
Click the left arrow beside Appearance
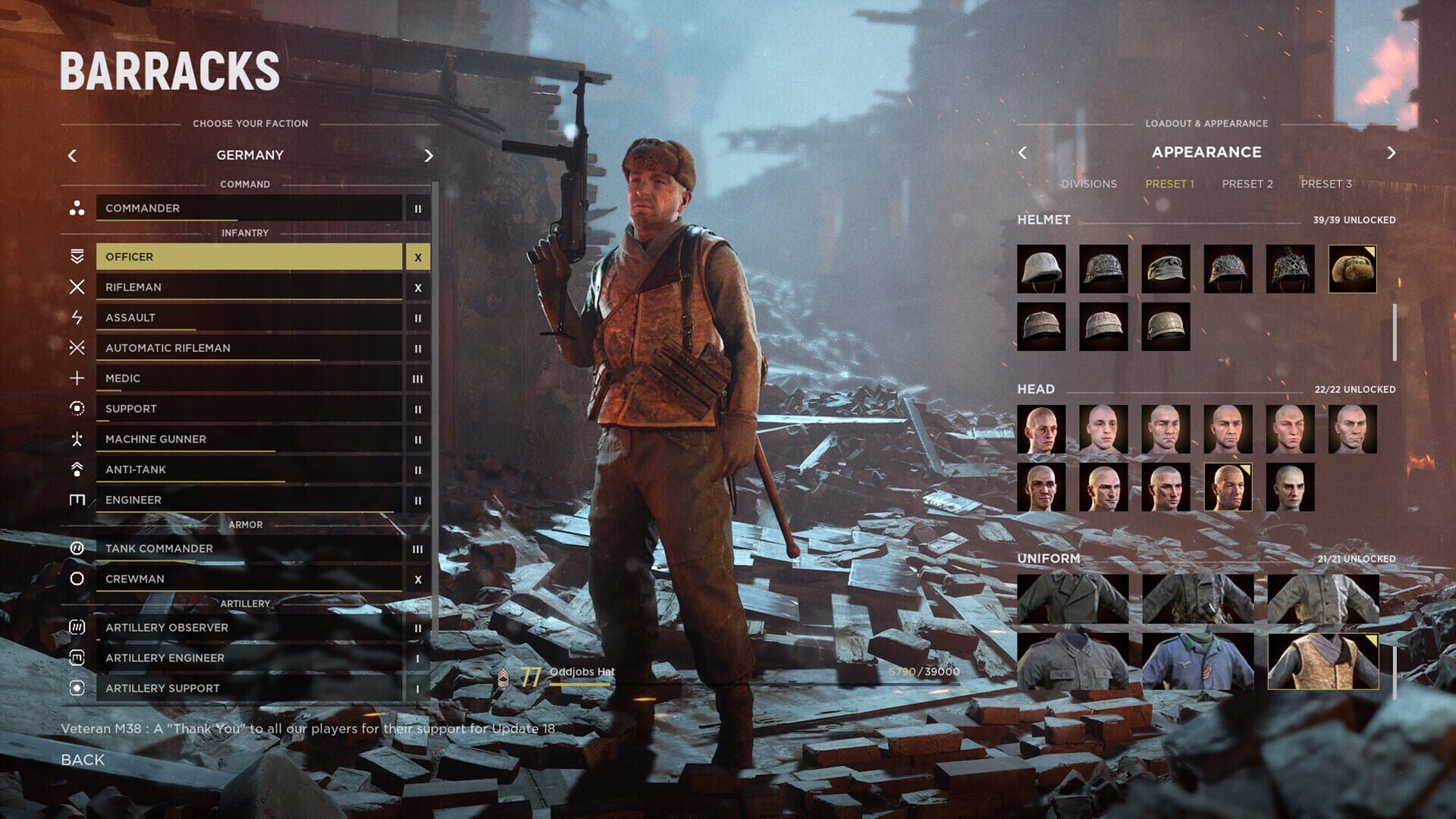pyautogui.click(x=1024, y=152)
